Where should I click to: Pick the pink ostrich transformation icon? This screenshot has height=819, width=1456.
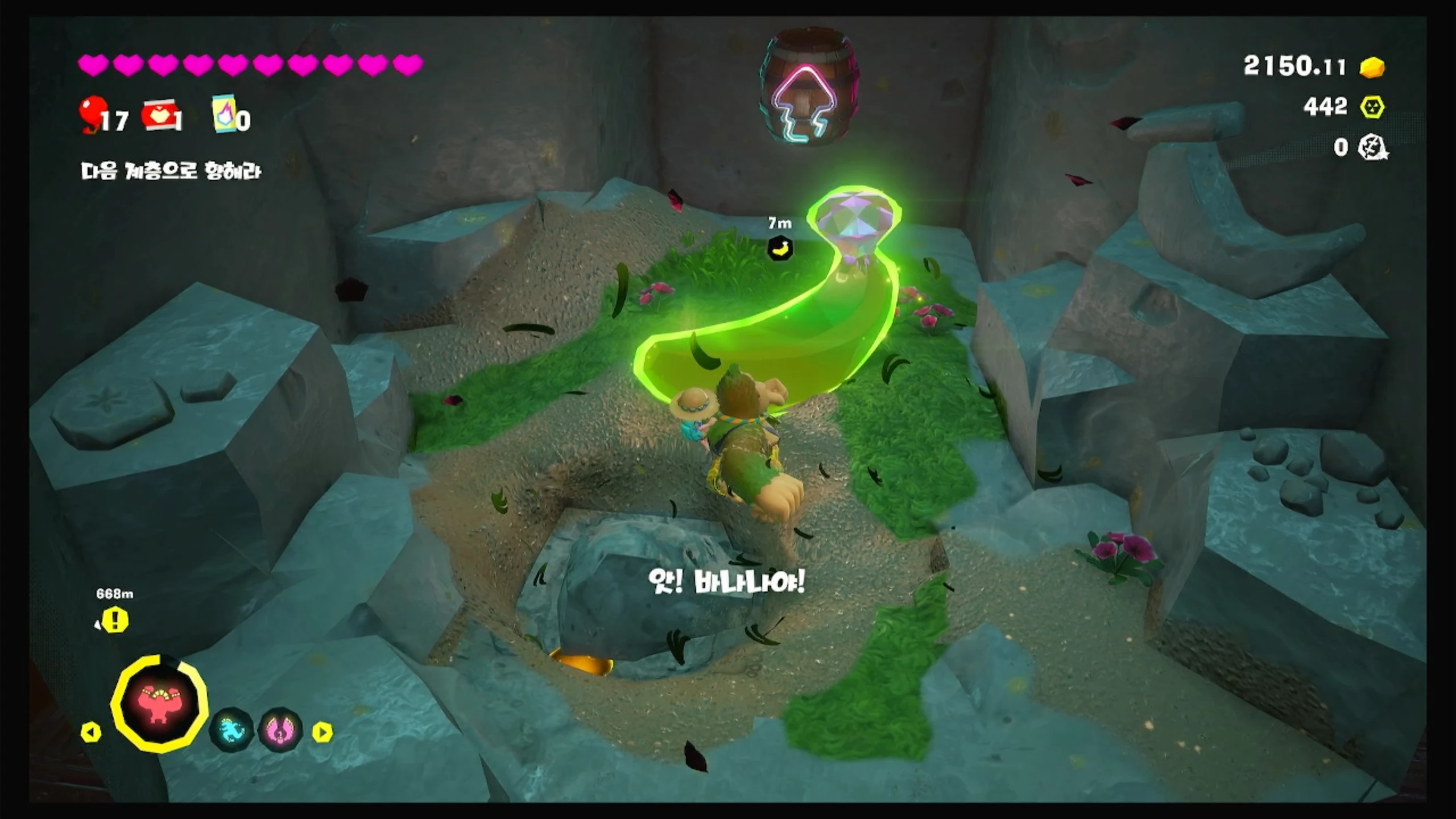tap(280, 729)
